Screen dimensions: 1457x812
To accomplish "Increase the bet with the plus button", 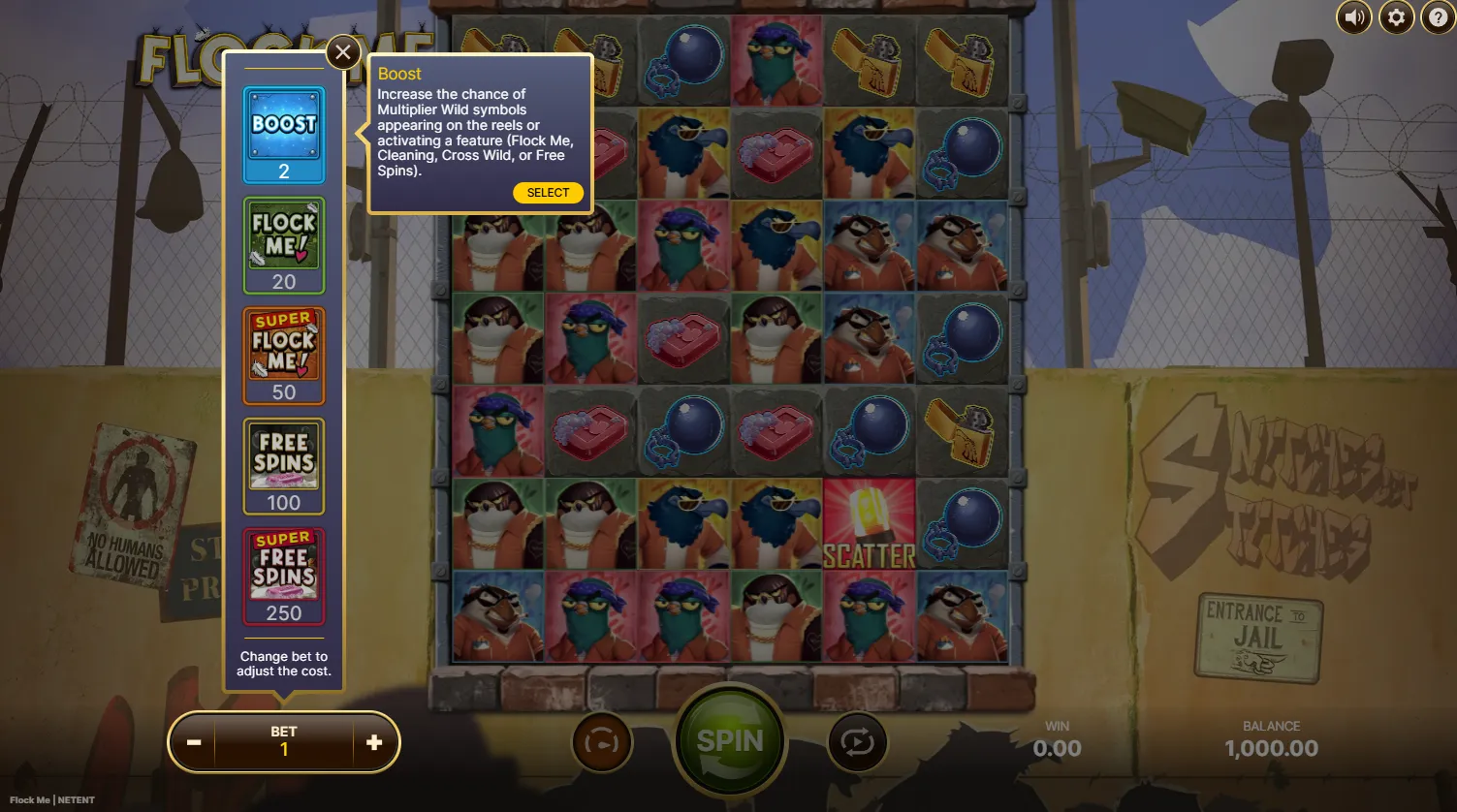I will point(374,742).
